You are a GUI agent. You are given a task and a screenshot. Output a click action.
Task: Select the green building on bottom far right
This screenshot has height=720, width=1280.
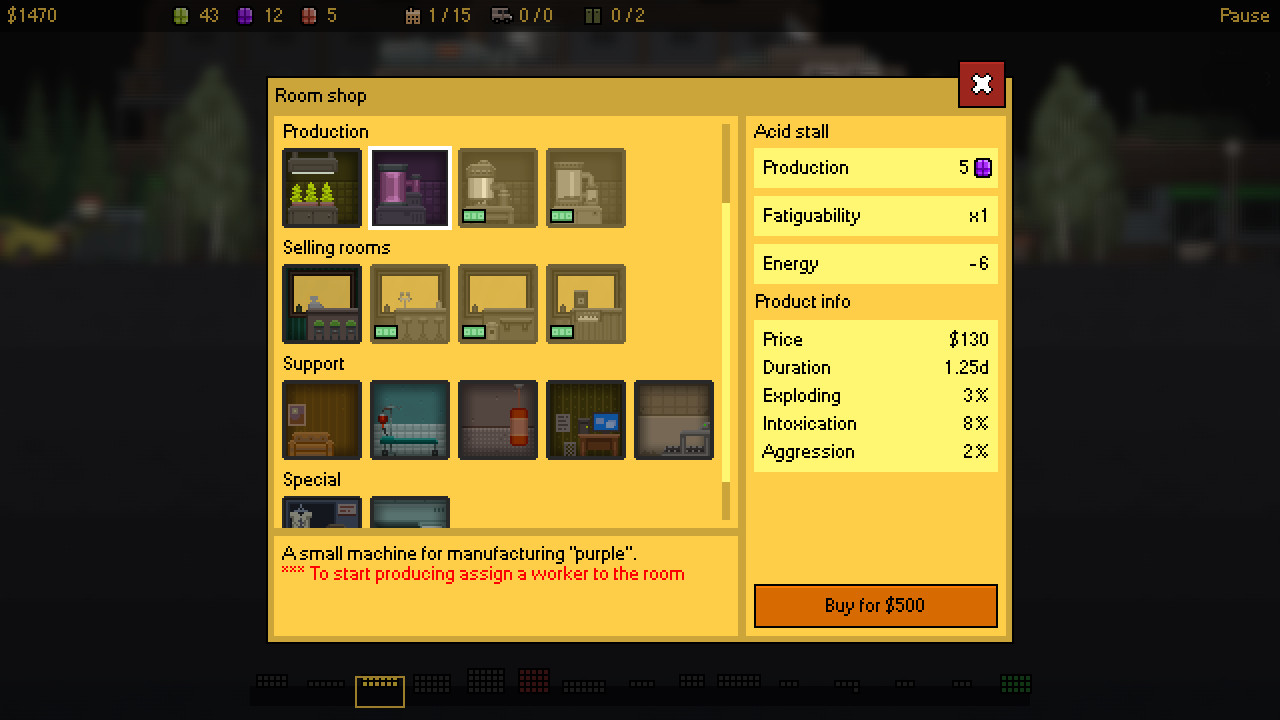click(1016, 684)
